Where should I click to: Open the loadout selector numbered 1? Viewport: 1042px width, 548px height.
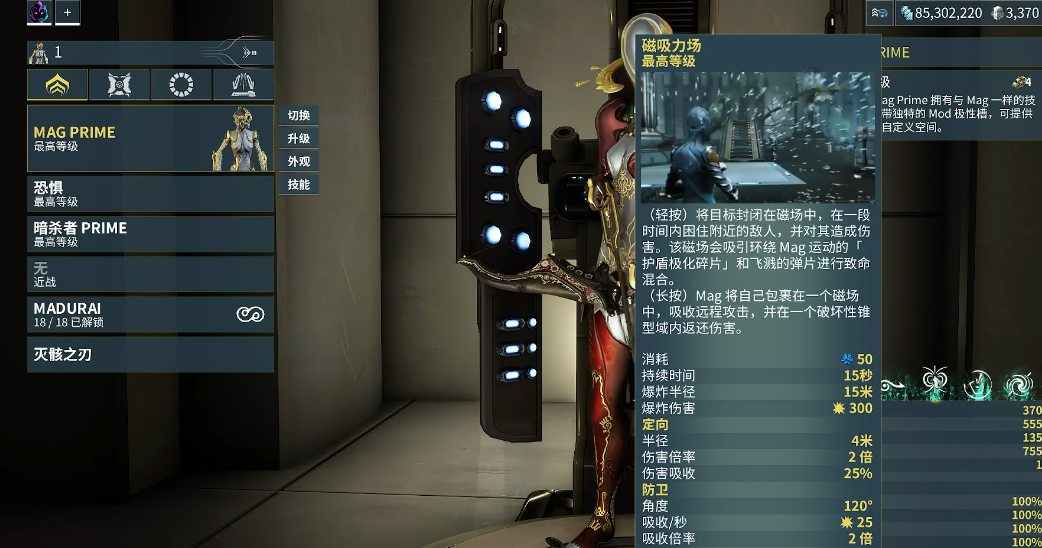pos(150,52)
